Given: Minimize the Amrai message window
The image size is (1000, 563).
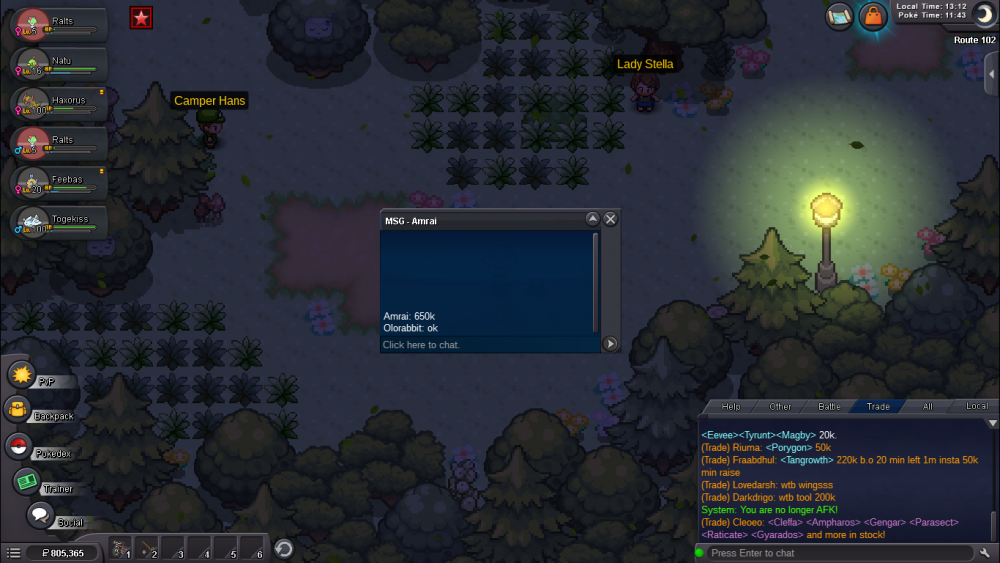Looking at the screenshot, I should click(592, 219).
